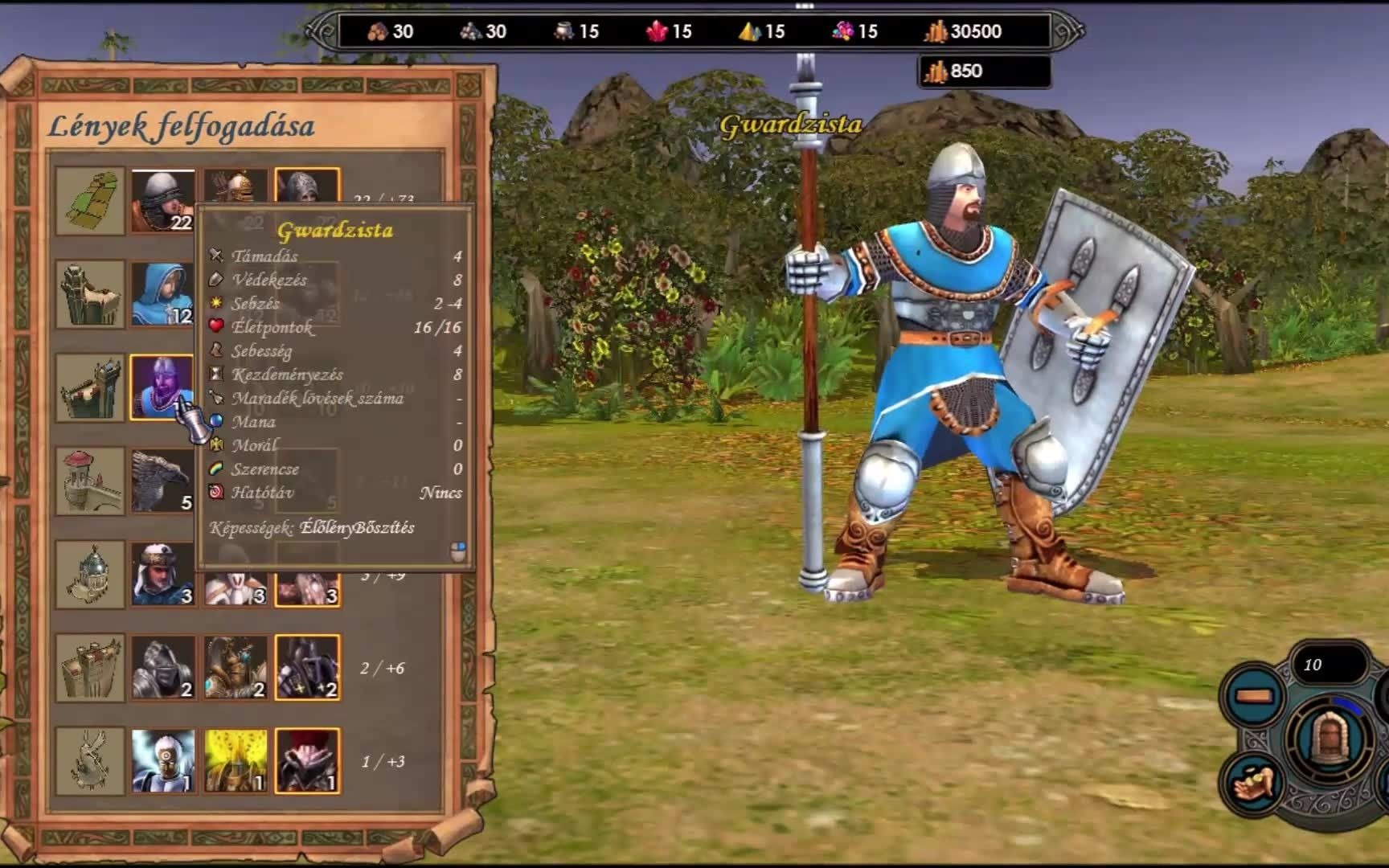Click the griffin tower dwelling icon
This screenshot has width=1389, height=868.
click(x=90, y=481)
